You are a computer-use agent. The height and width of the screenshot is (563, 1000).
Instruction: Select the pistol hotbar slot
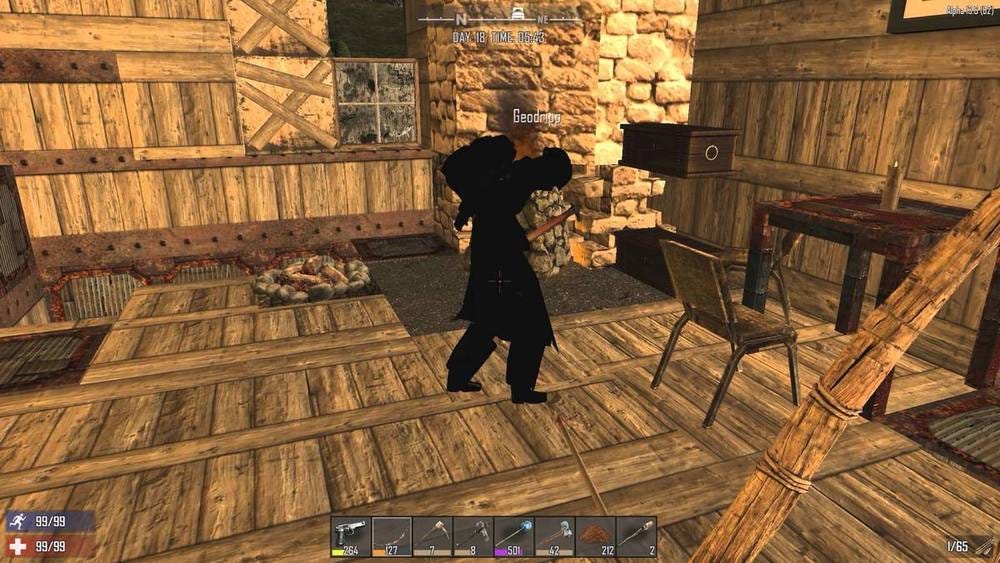click(351, 536)
